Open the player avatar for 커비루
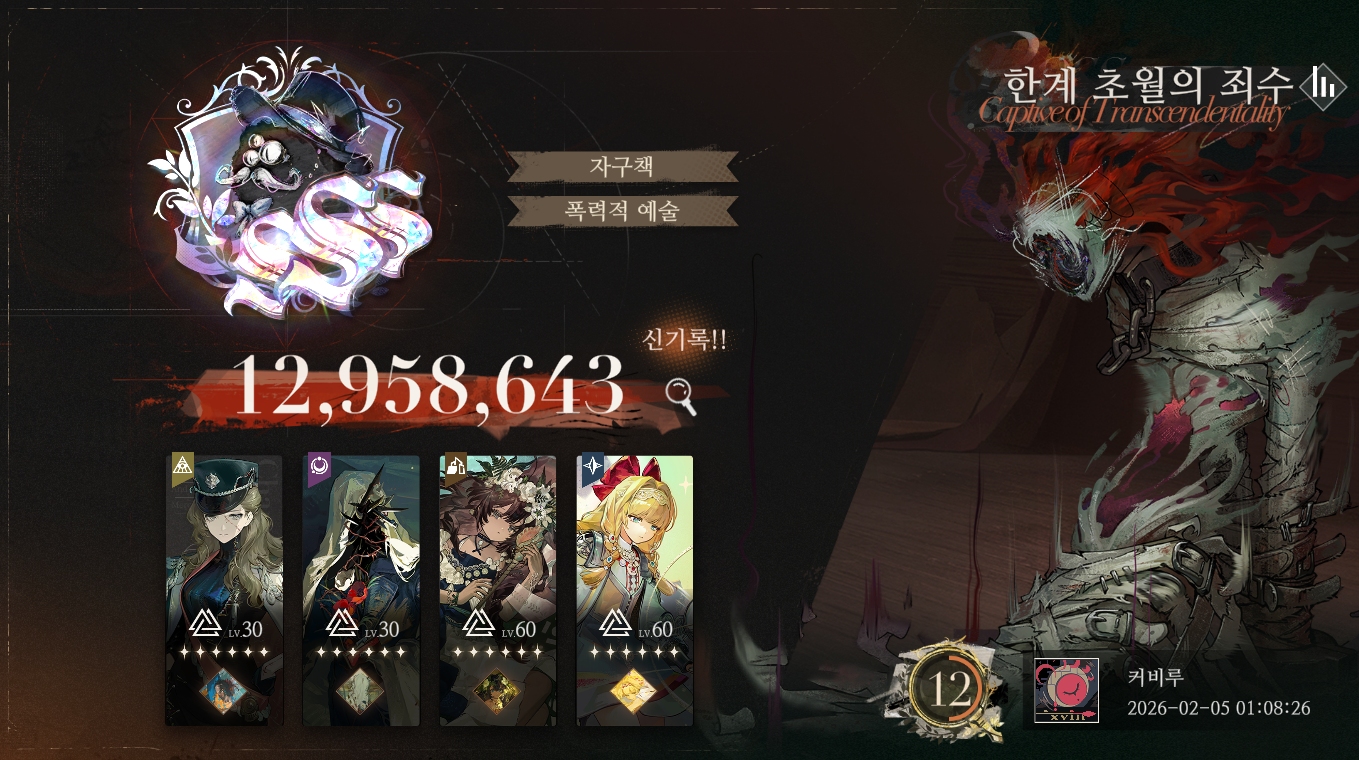The height and width of the screenshot is (760, 1359). pos(1066,690)
